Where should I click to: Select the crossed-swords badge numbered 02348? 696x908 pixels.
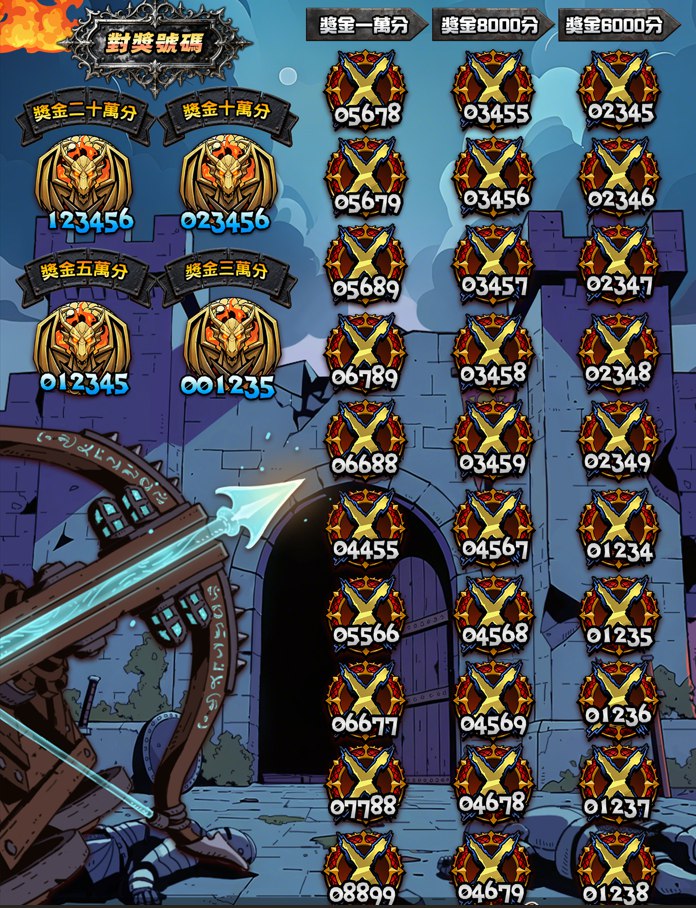(x=619, y=350)
